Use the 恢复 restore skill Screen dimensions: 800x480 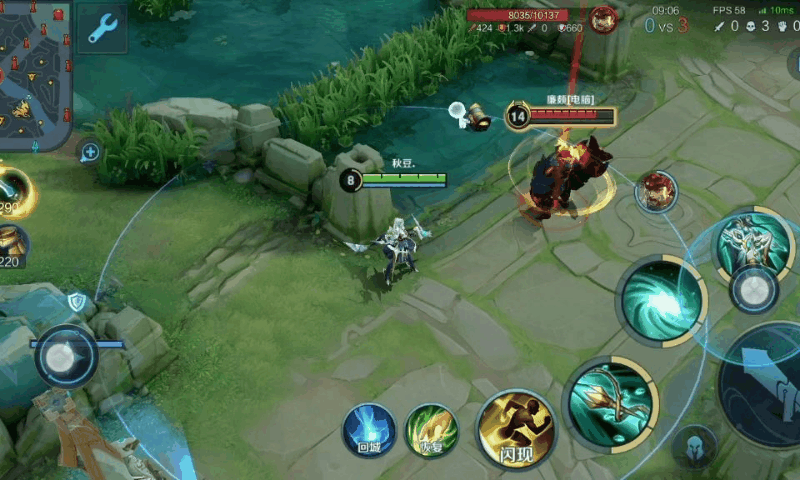(x=432, y=430)
